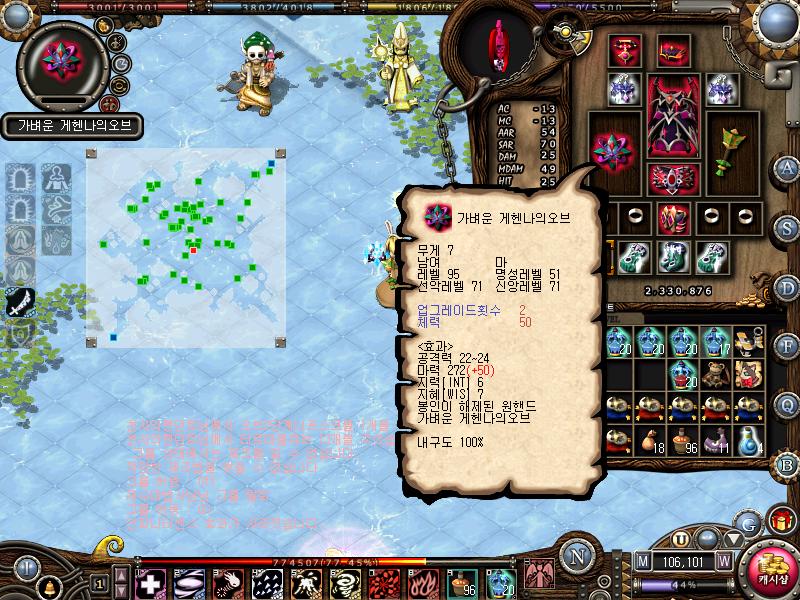The width and height of the screenshot is (800, 600).
Task: Open the red gift box icon
Action: point(779,521)
